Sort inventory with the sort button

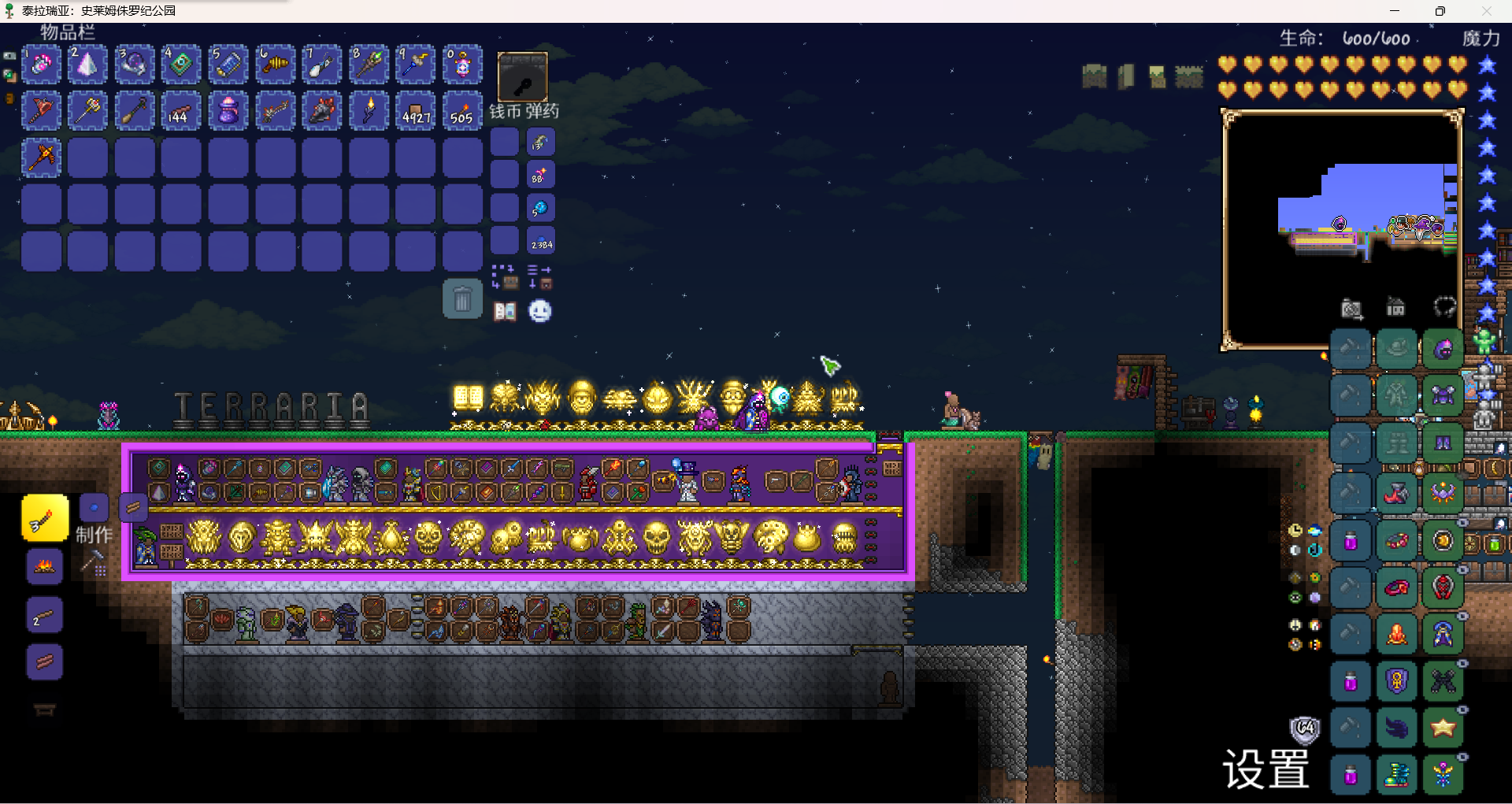(x=539, y=276)
